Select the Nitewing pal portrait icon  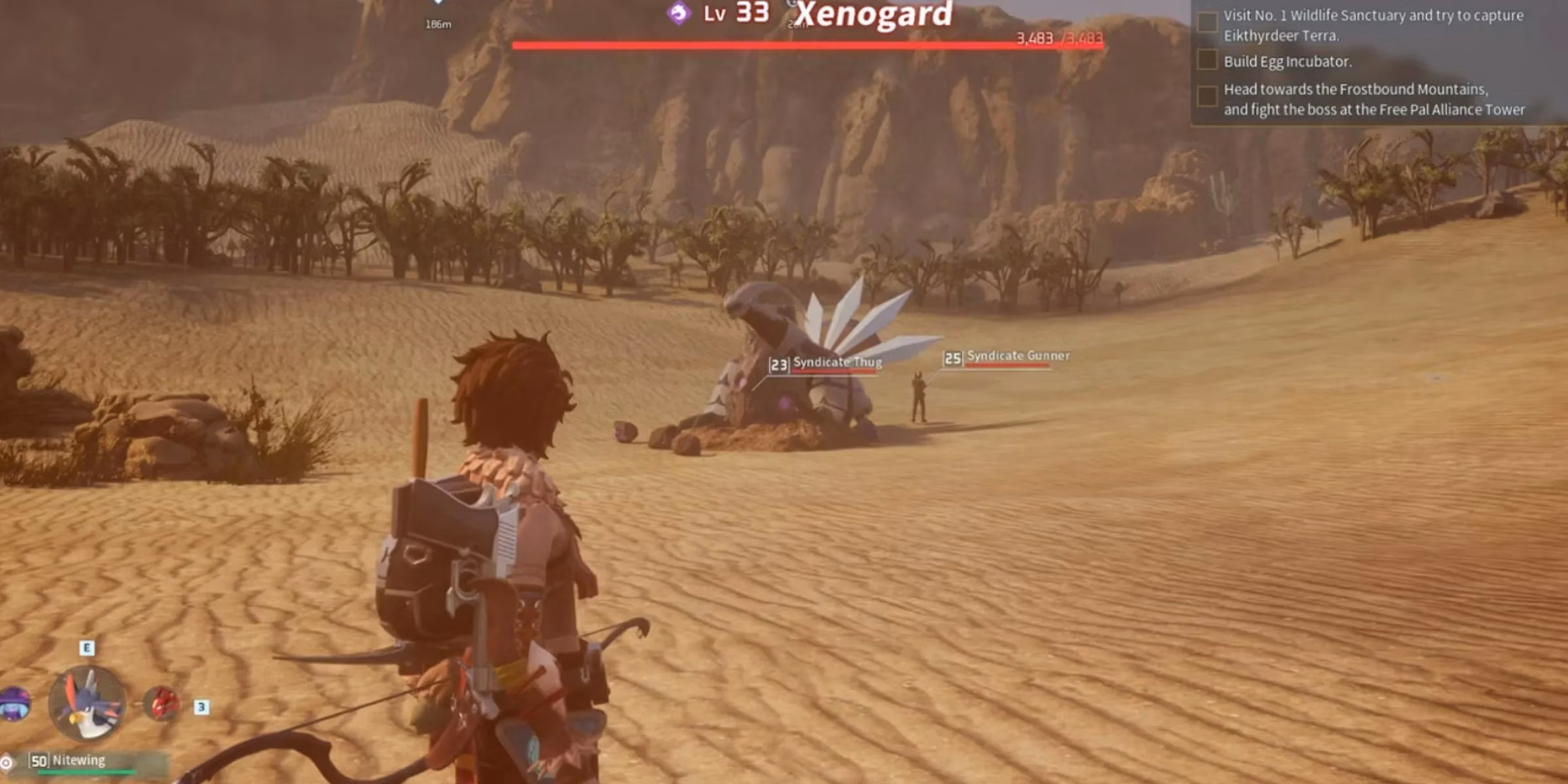[90, 704]
